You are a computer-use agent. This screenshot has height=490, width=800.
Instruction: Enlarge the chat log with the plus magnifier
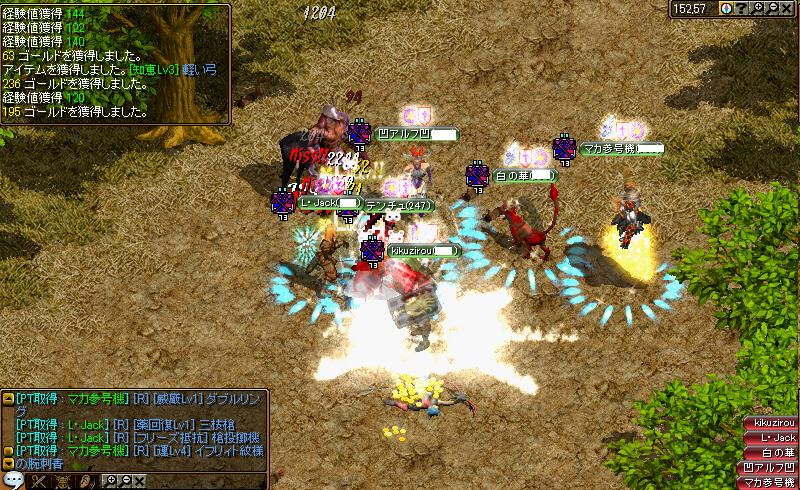(x=111, y=481)
